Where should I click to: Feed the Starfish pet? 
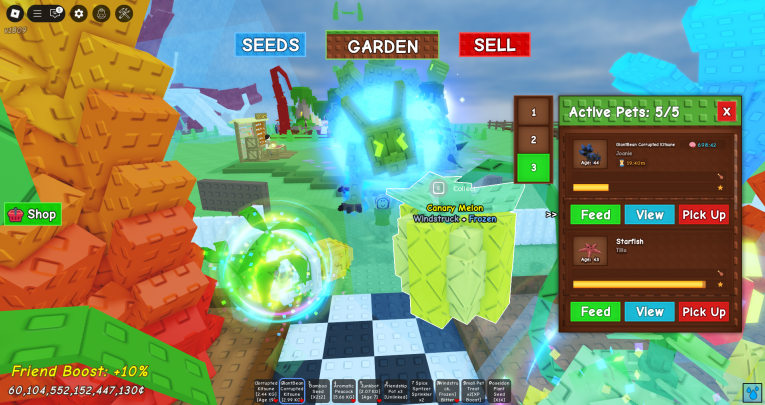pos(595,312)
